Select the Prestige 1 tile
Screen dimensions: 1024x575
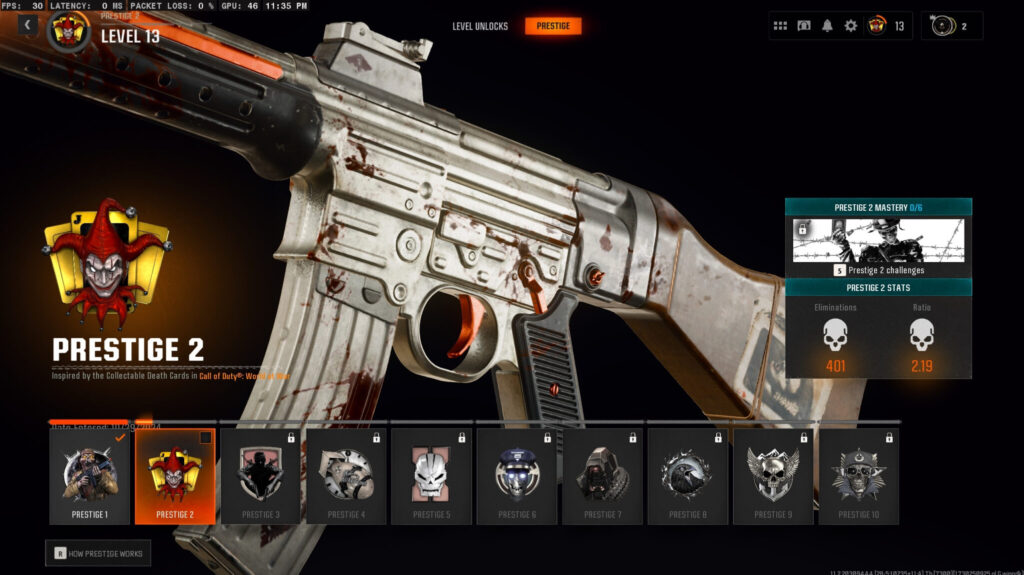pos(90,476)
